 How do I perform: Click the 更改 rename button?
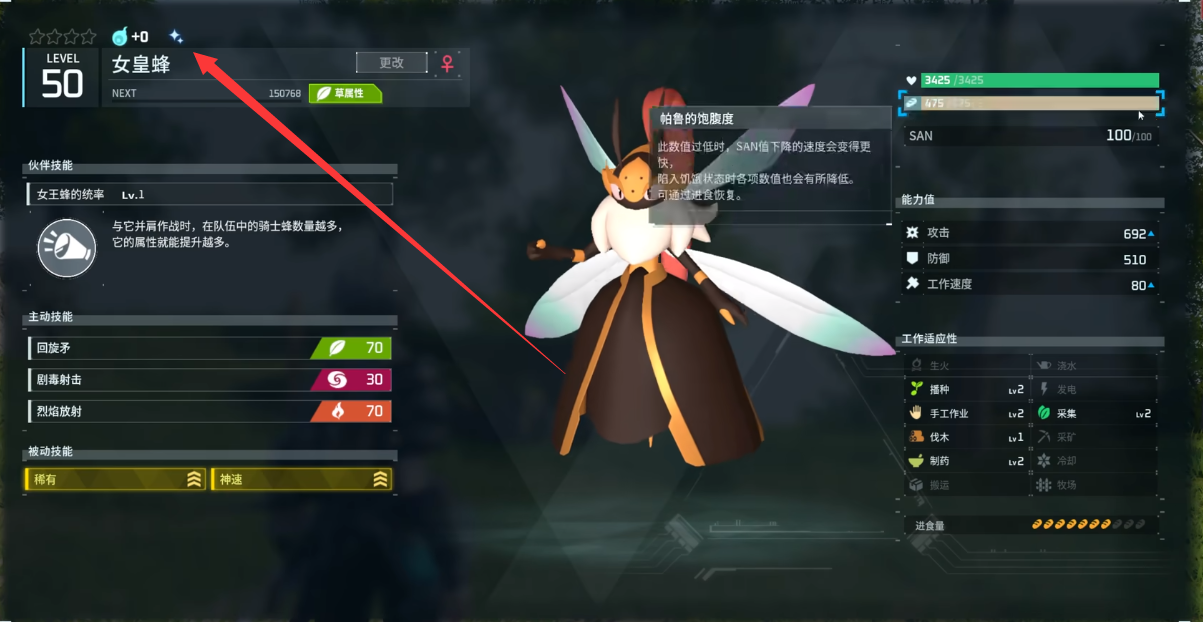tap(391, 63)
